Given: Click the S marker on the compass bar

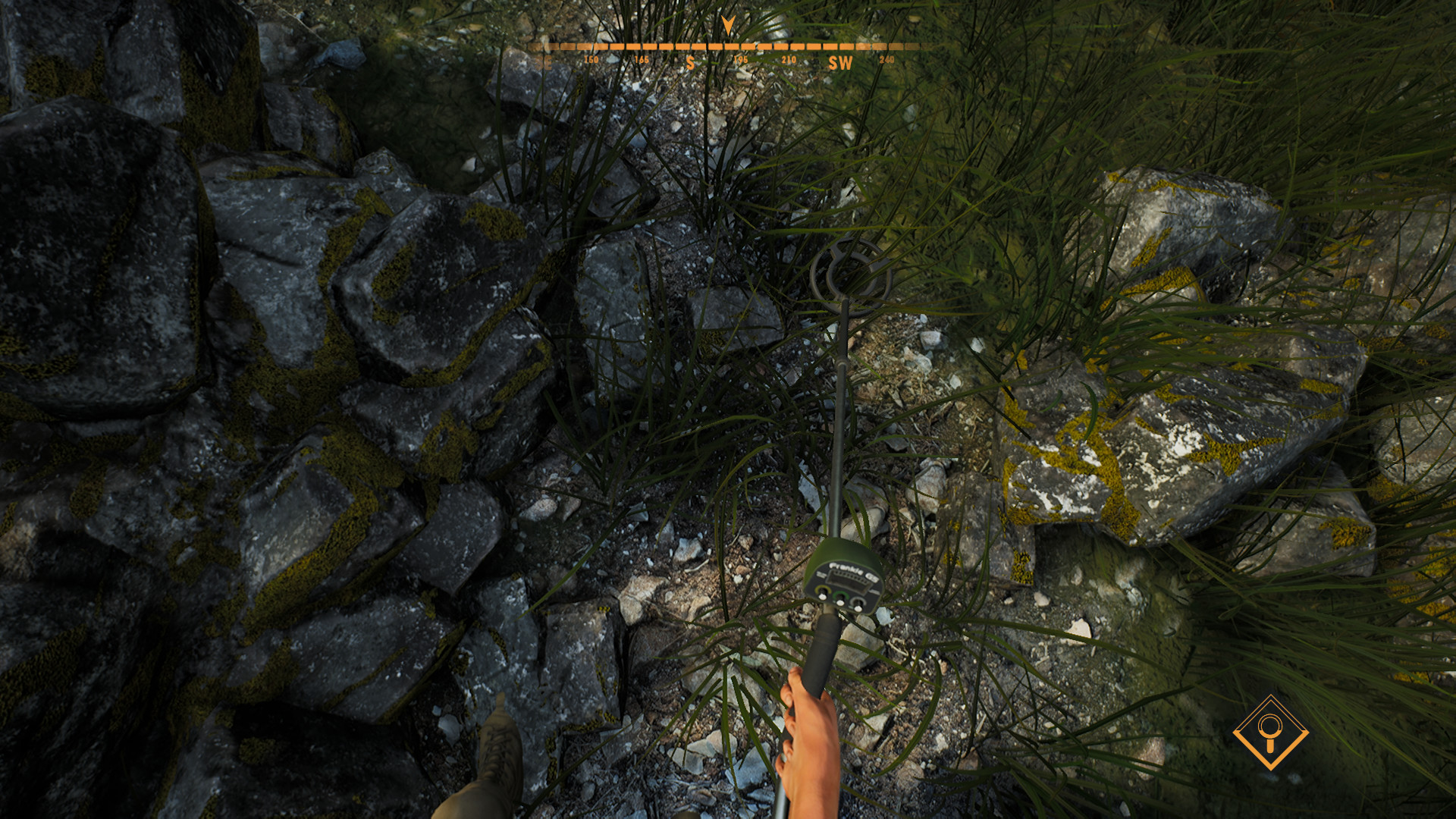Looking at the screenshot, I should pyautogui.click(x=691, y=62).
